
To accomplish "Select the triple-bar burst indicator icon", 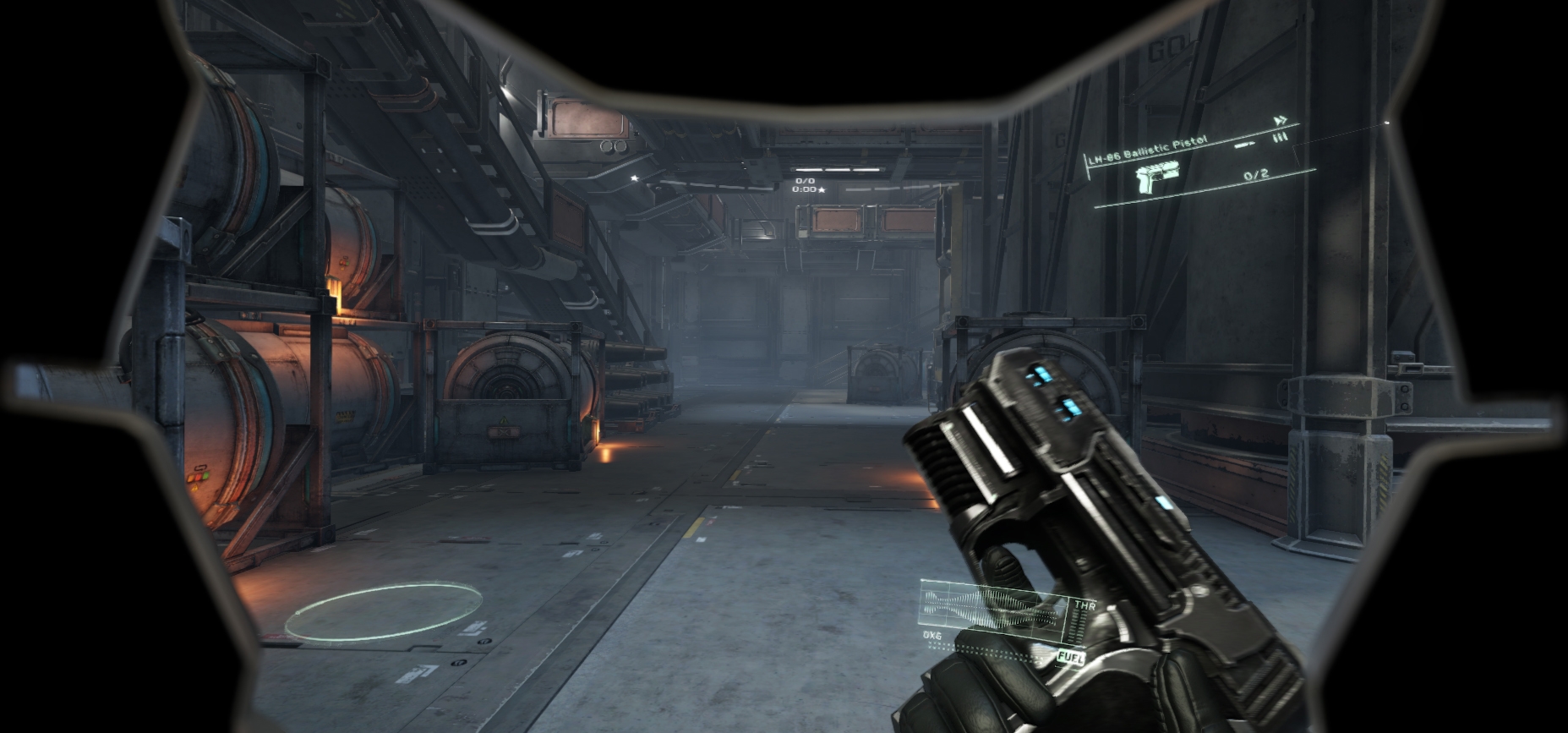I will [x=1281, y=137].
